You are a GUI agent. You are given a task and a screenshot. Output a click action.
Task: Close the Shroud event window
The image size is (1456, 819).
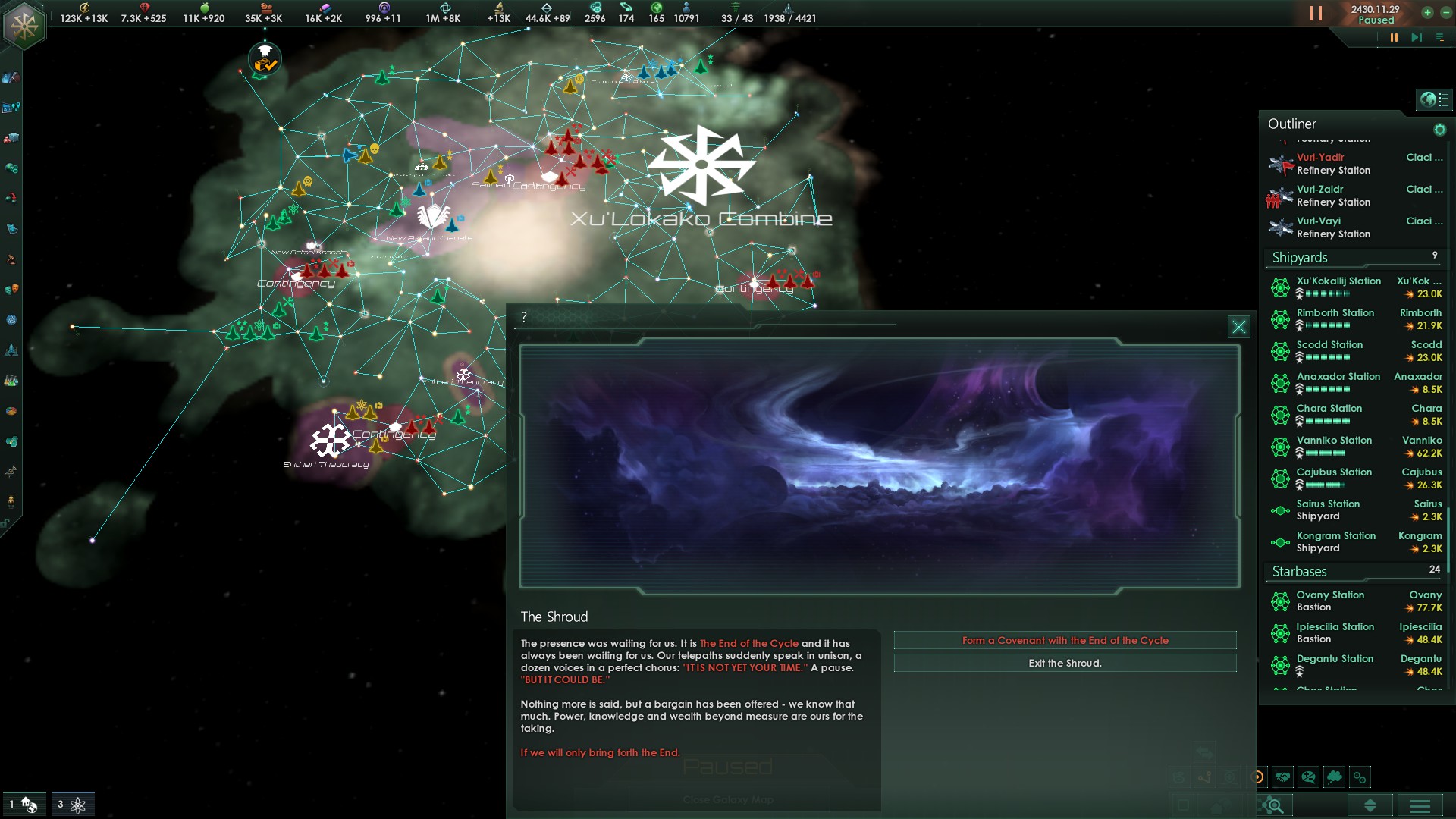pos(1238,327)
